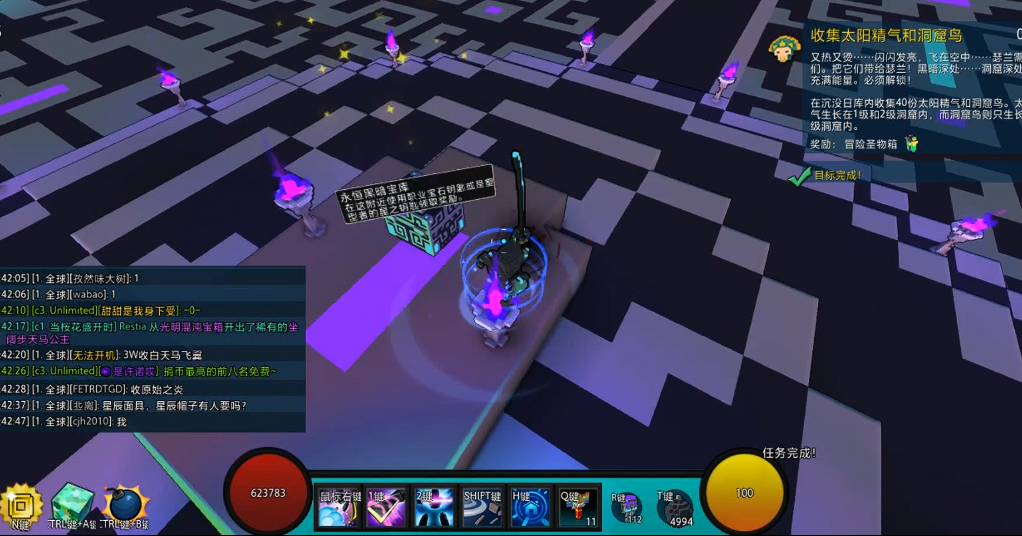The image size is (1022, 536).
Task: Open the chat log panel
Action: tap(152, 349)
